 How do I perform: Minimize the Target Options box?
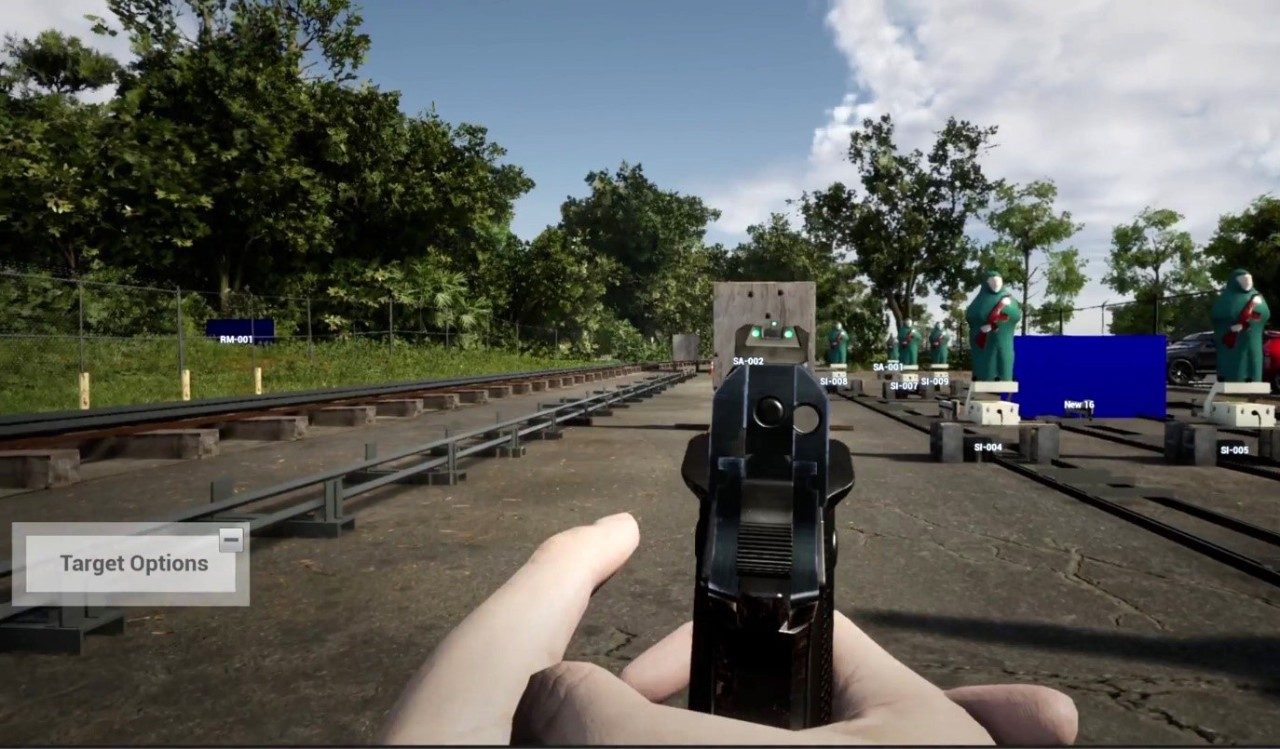point(231,540)
